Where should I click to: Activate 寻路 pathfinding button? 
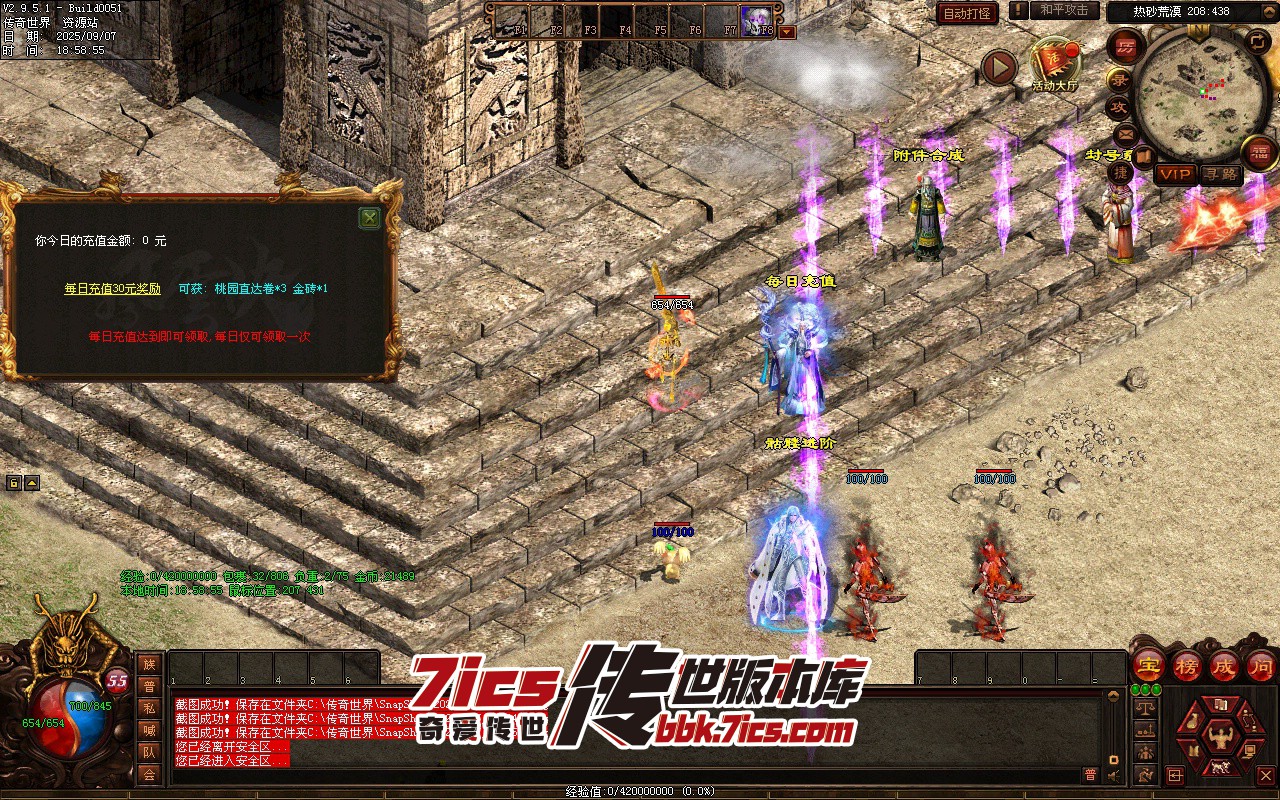coord(1221,174)
